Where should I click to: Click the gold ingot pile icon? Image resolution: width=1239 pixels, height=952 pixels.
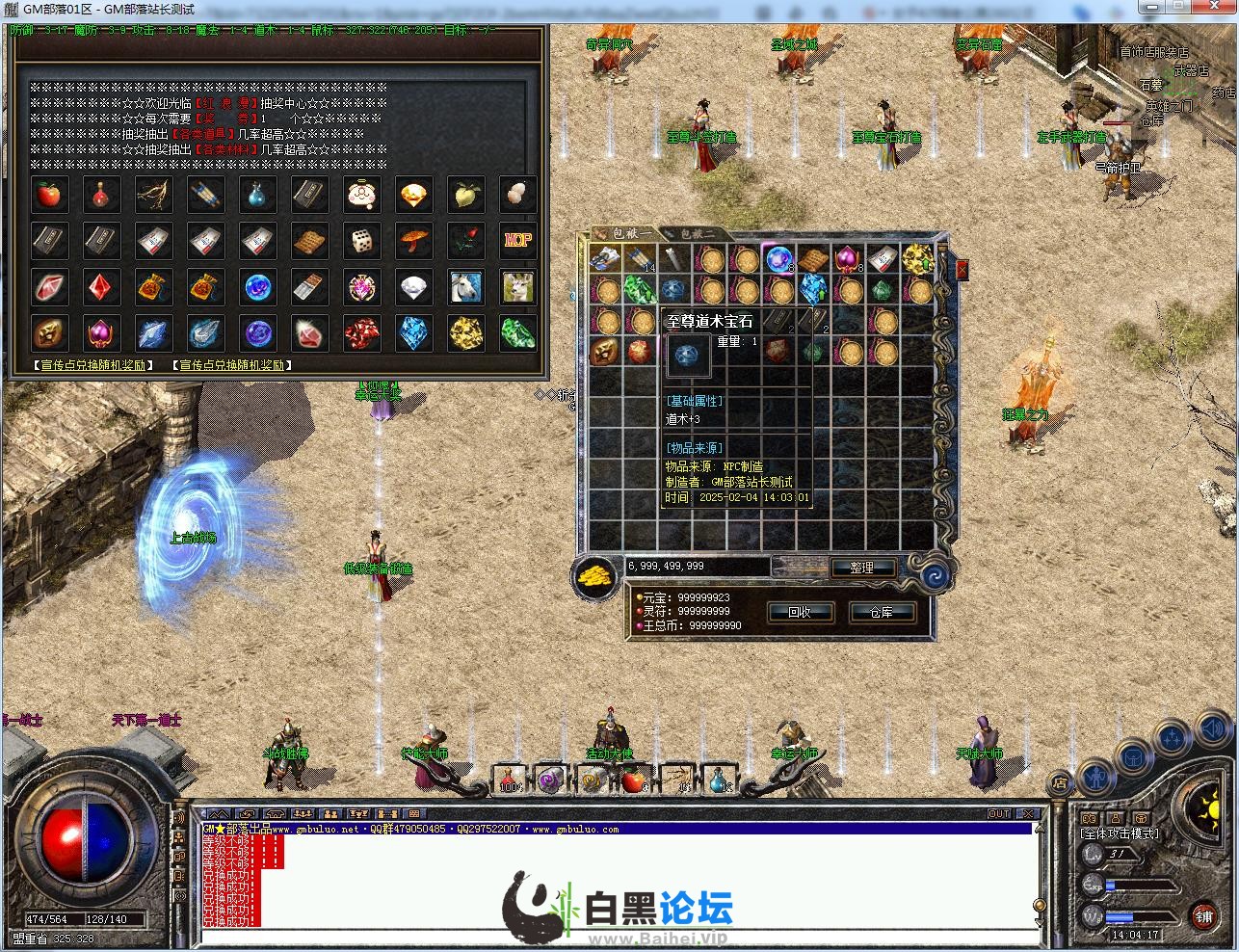point(594,576)
